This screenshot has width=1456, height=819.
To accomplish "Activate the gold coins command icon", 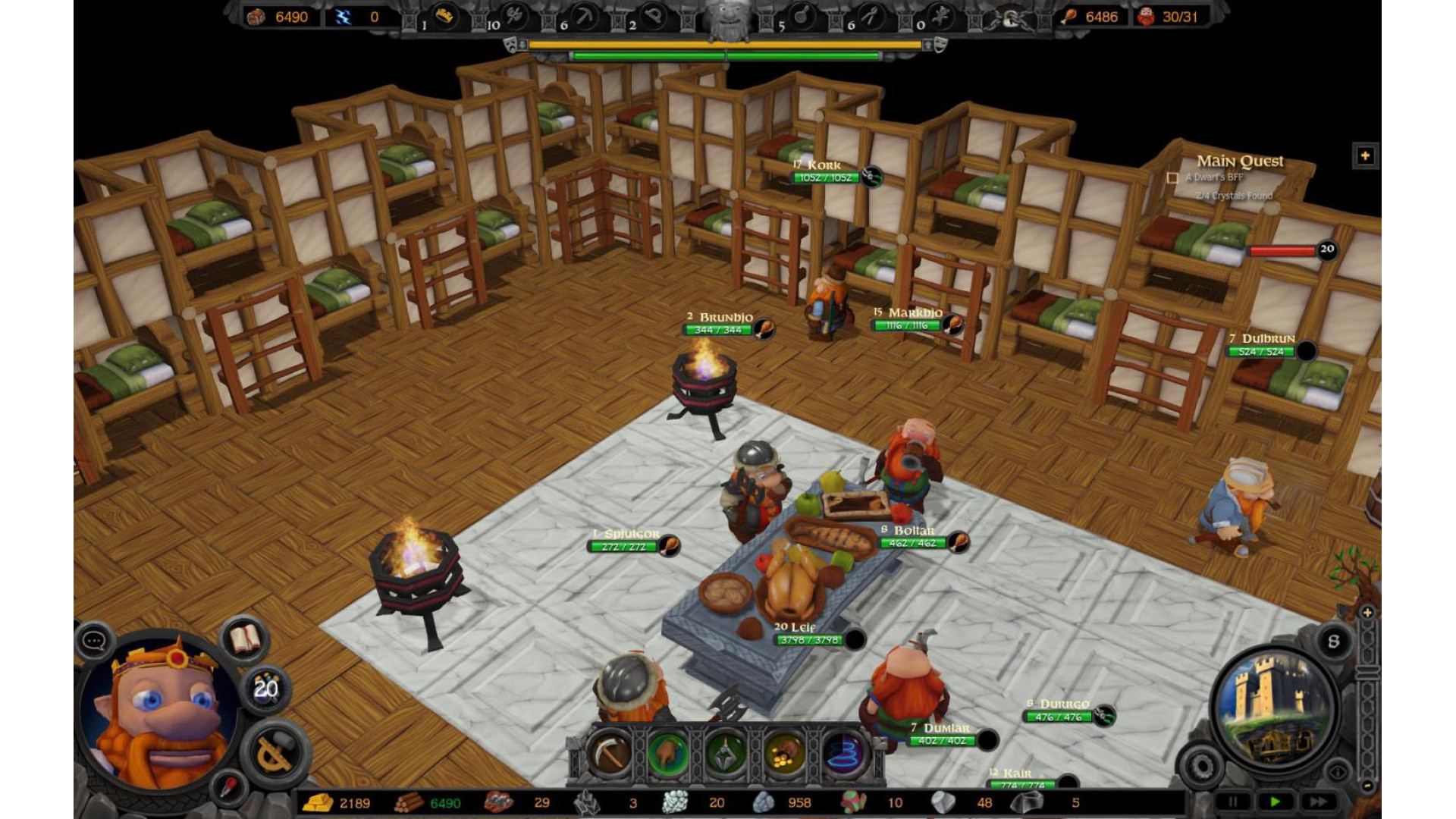I will click(784, 753).
